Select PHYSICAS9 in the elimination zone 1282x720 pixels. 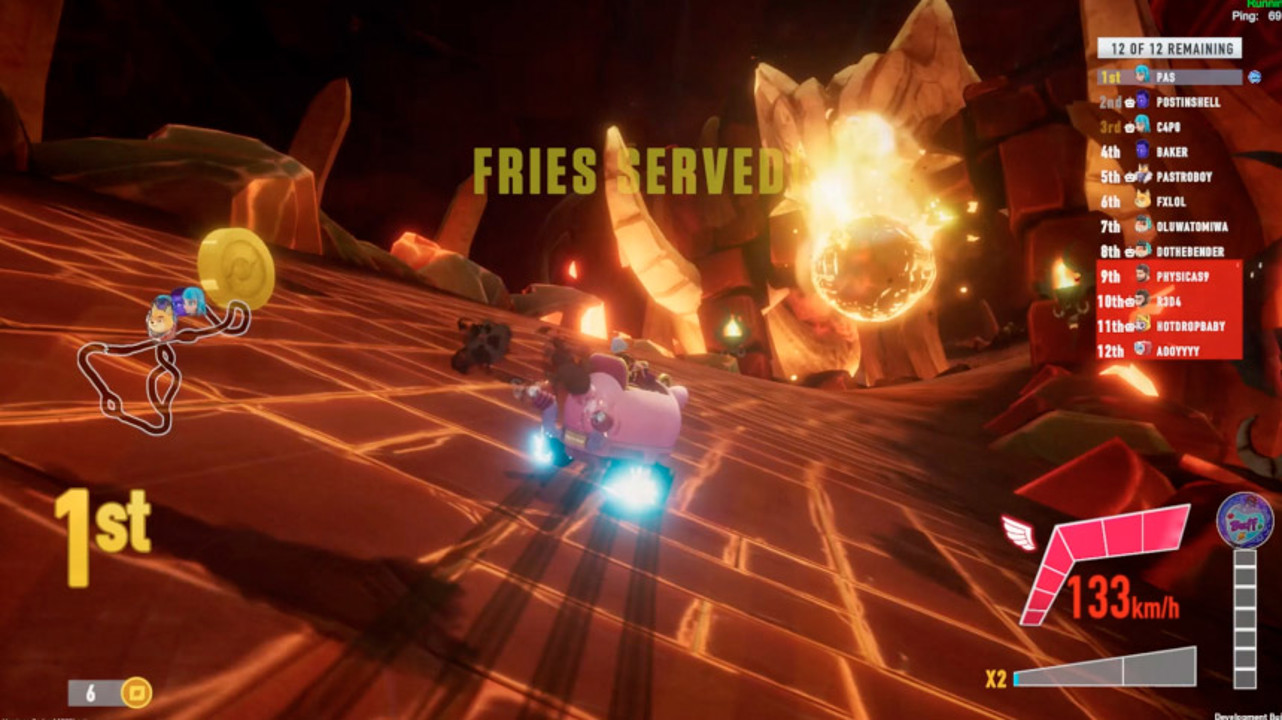1170,276
